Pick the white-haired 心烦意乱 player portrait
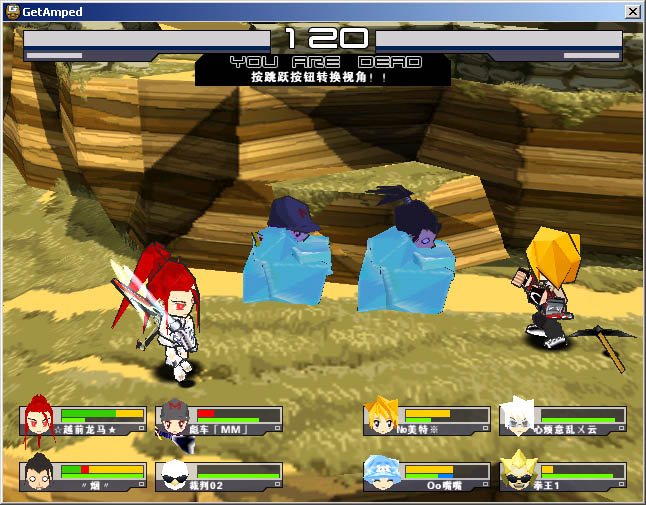 518,420
